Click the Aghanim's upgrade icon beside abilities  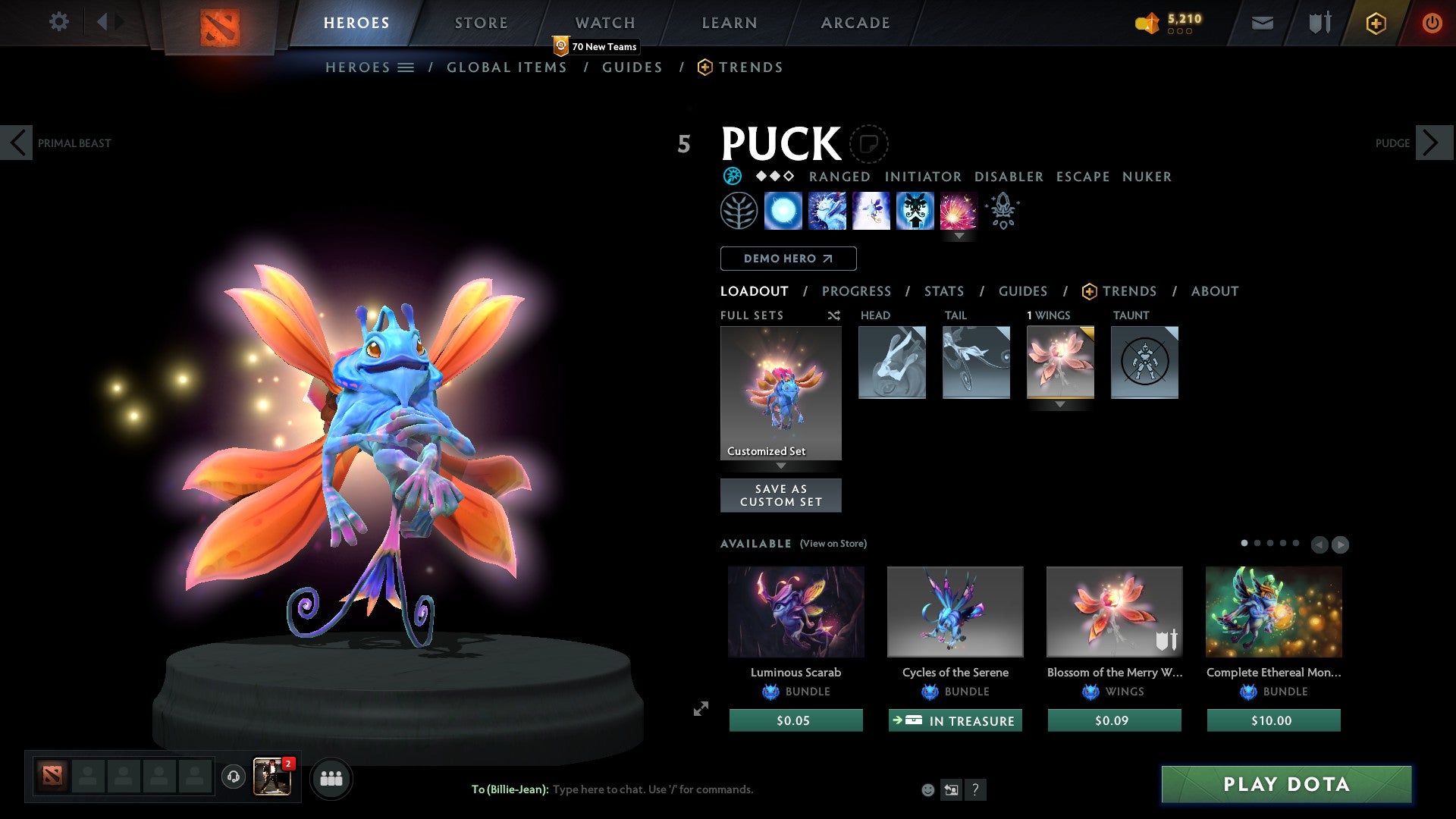pos(1002,211)
